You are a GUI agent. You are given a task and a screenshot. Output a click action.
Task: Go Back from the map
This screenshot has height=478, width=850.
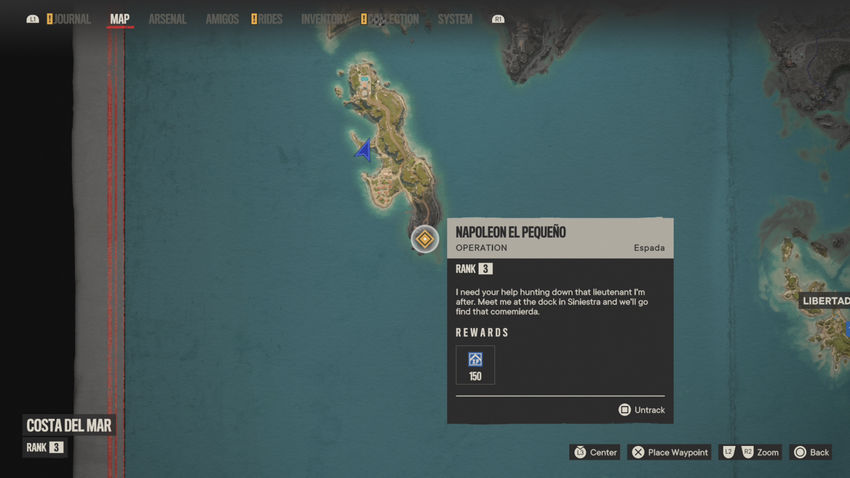pos(810,453)
